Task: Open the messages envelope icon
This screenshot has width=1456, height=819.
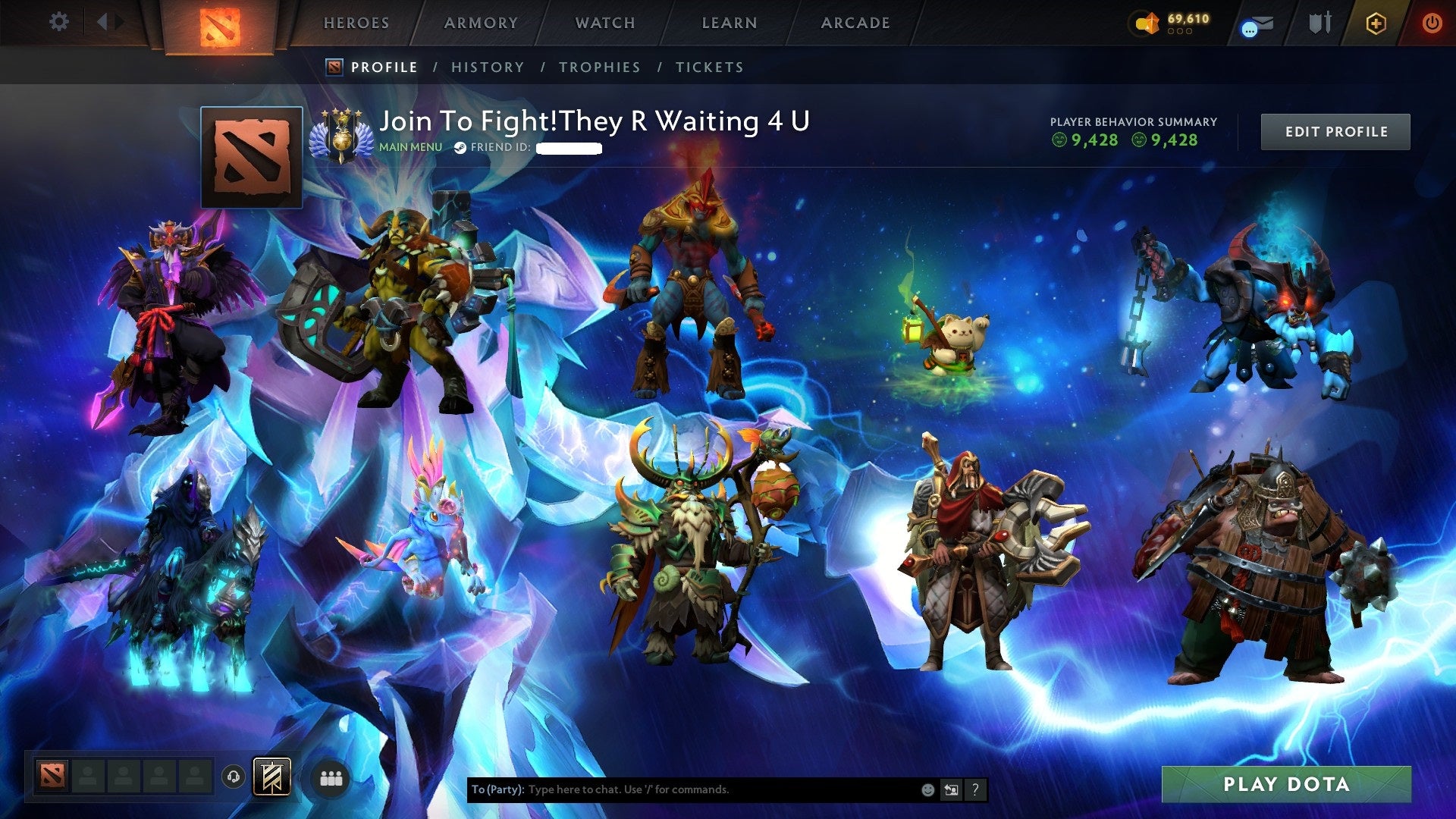Action: point(1257,24)
